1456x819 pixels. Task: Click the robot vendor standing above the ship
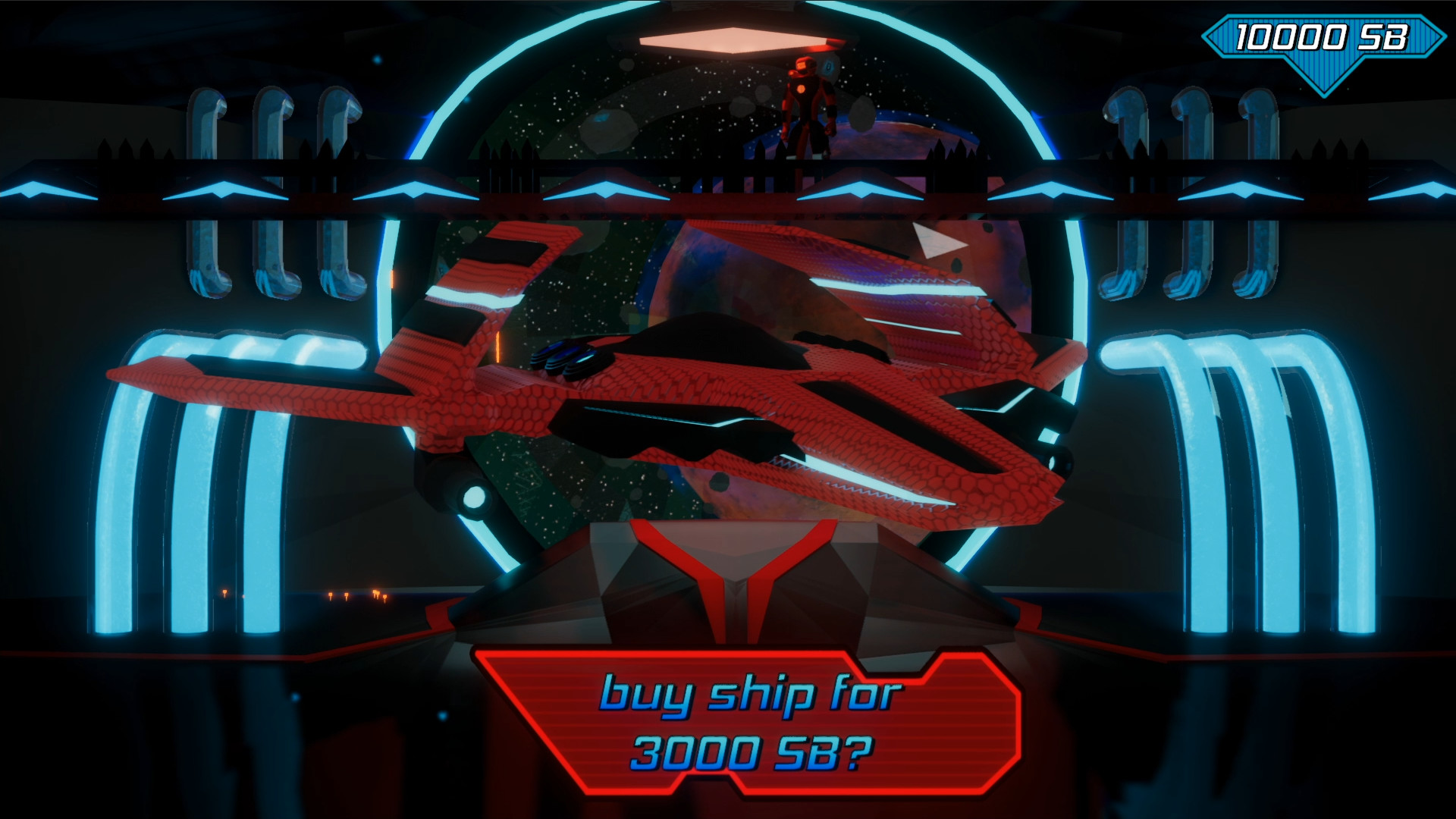(808, 106)
